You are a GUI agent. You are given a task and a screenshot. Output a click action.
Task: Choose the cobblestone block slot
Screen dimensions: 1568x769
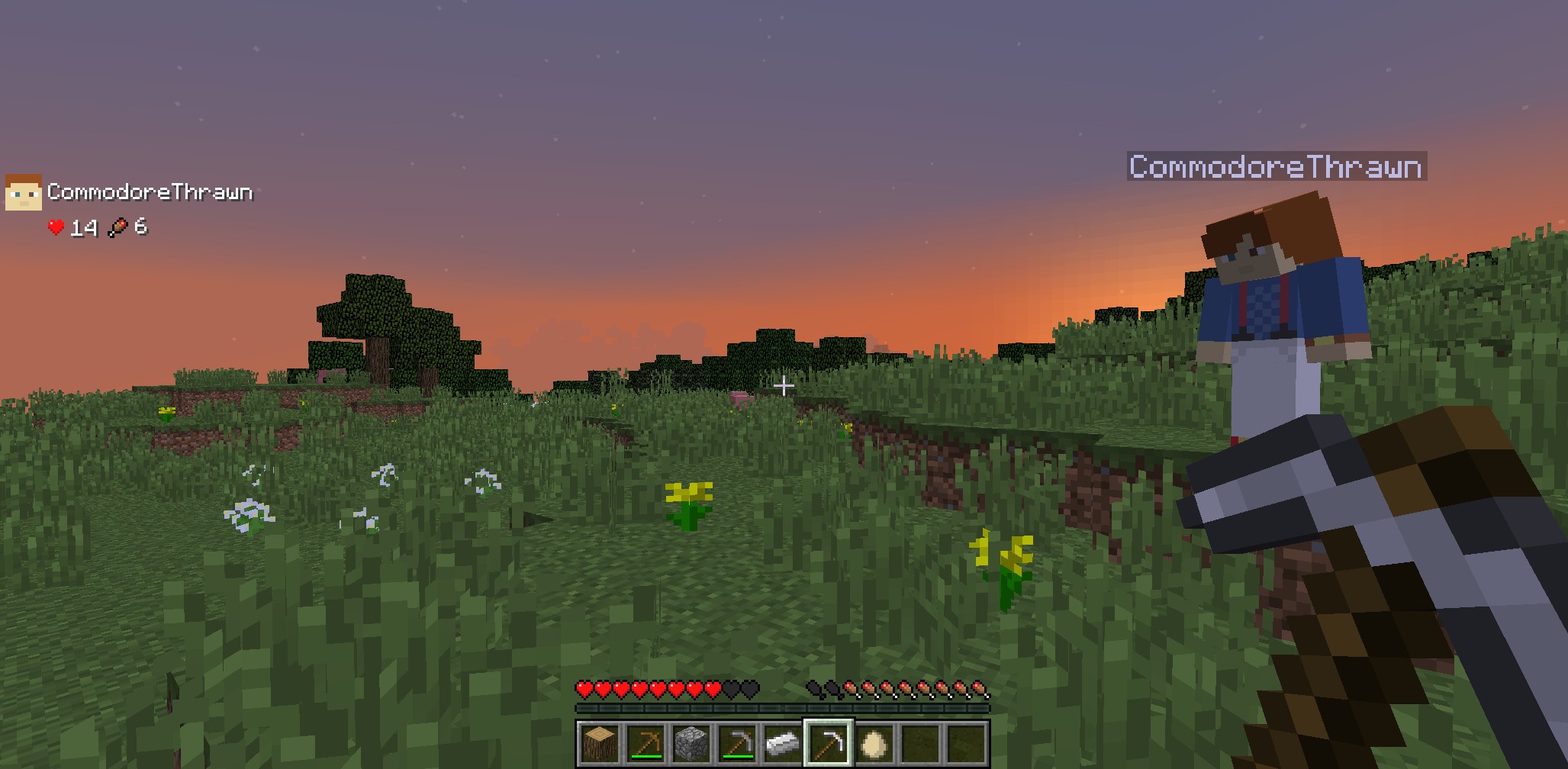tap(691, 742)
